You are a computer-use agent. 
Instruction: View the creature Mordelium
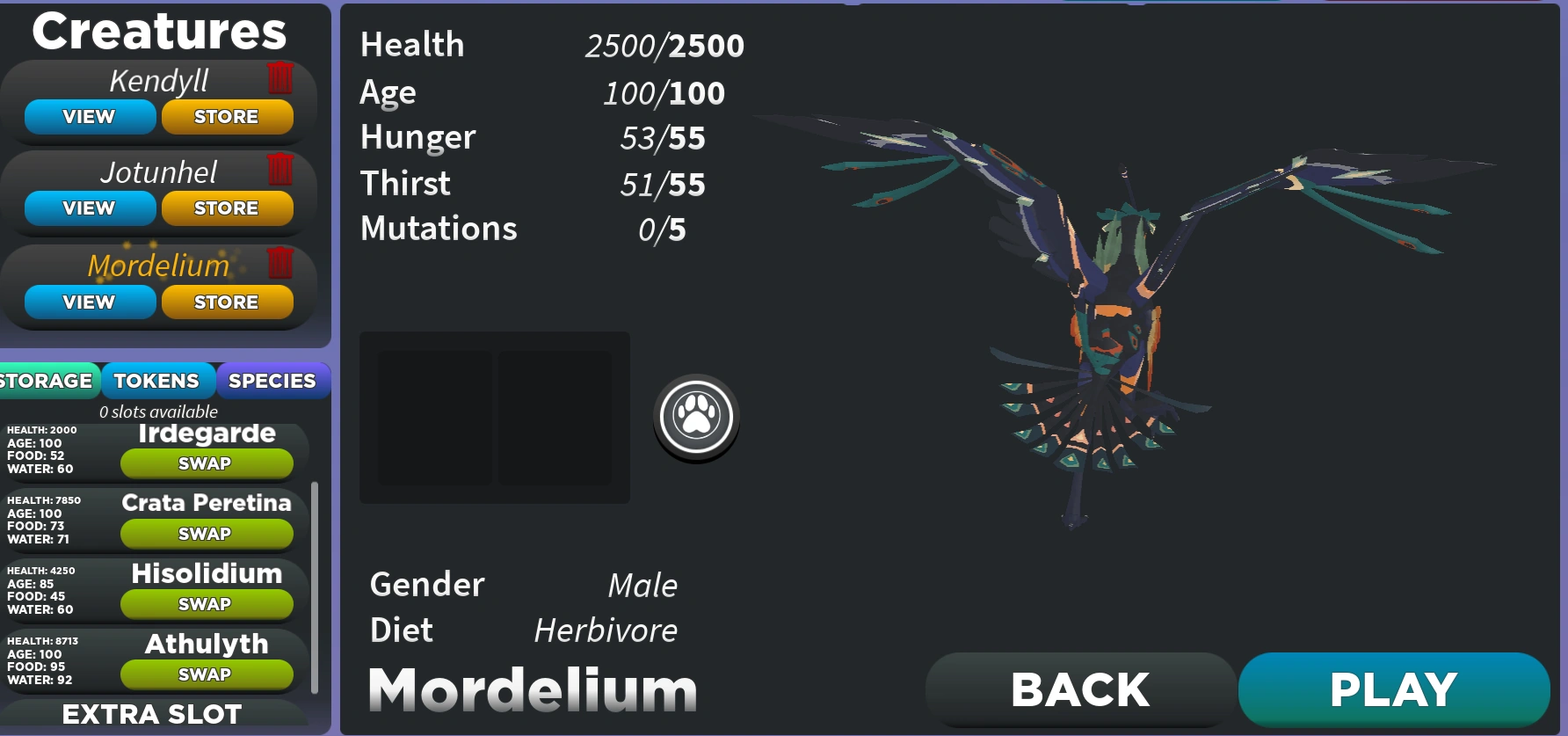[89, 302]
